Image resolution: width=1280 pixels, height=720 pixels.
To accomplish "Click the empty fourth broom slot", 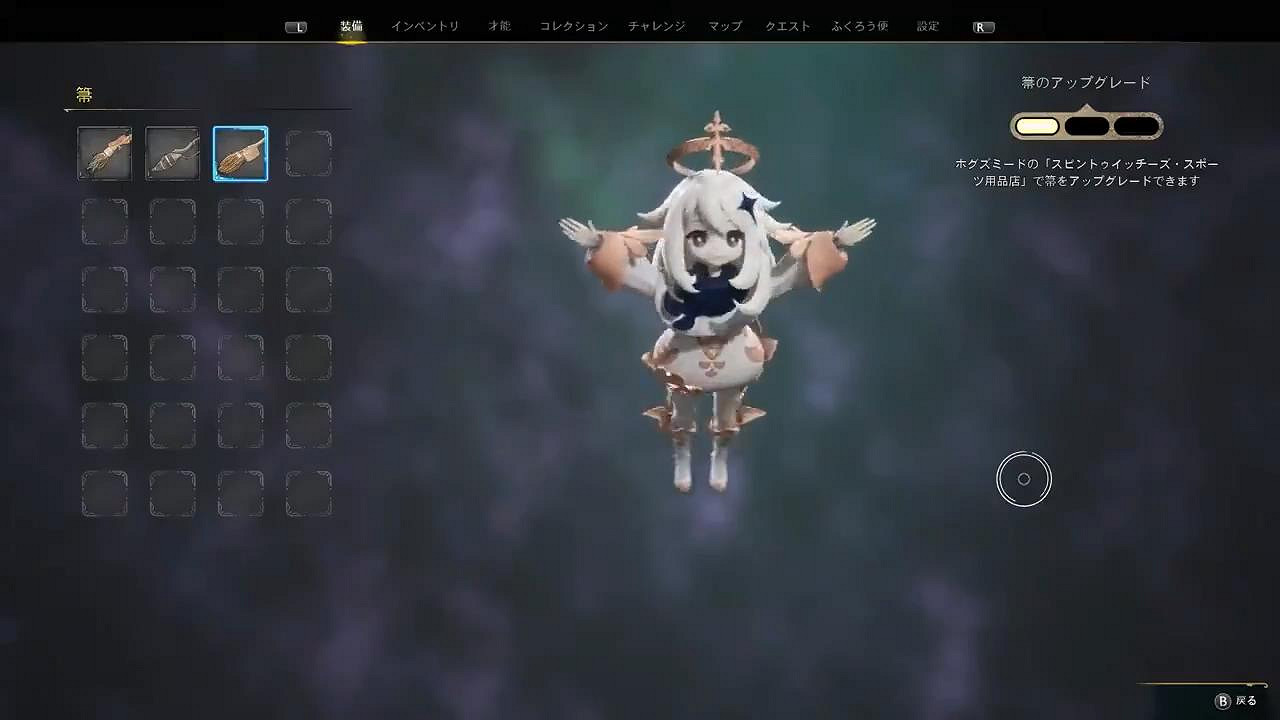I will [x=308, y=153].
